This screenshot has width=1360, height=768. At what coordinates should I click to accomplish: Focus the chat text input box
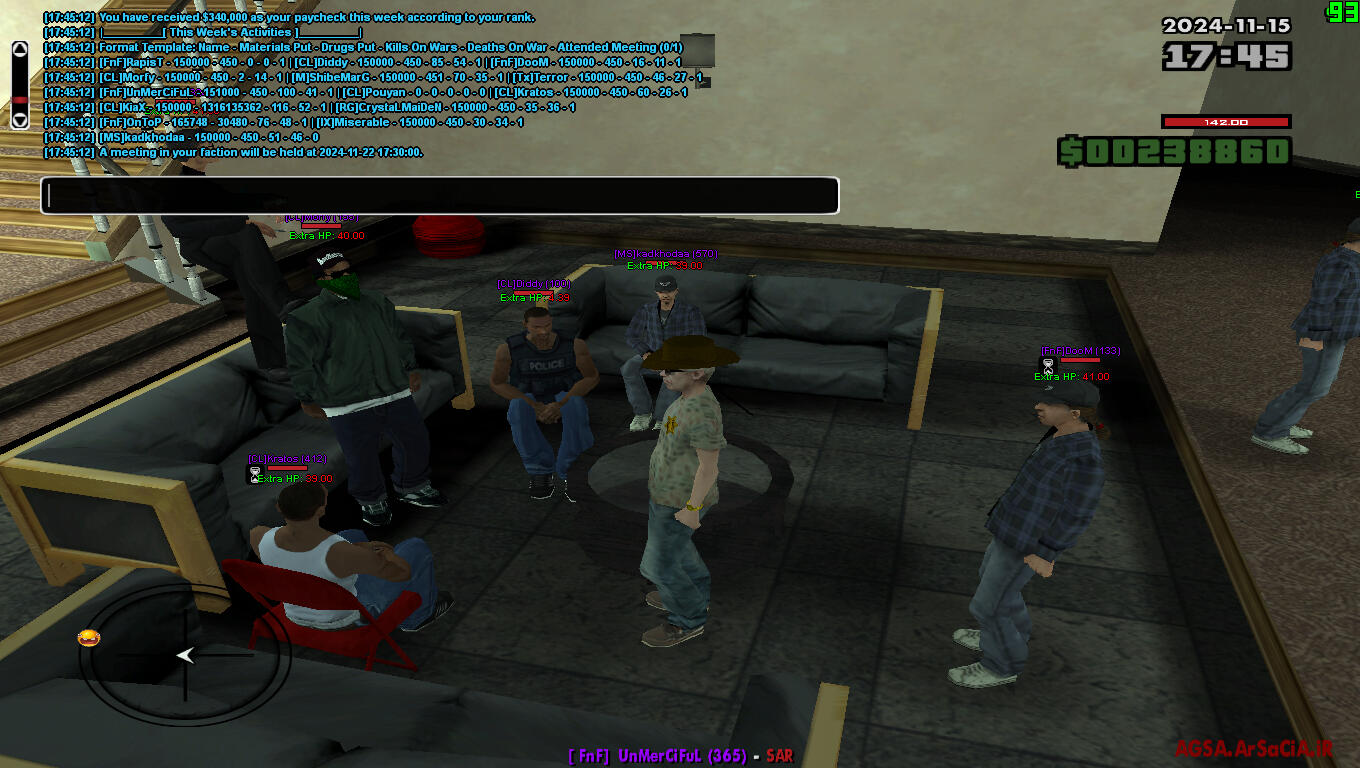click(x=439, y=196)
